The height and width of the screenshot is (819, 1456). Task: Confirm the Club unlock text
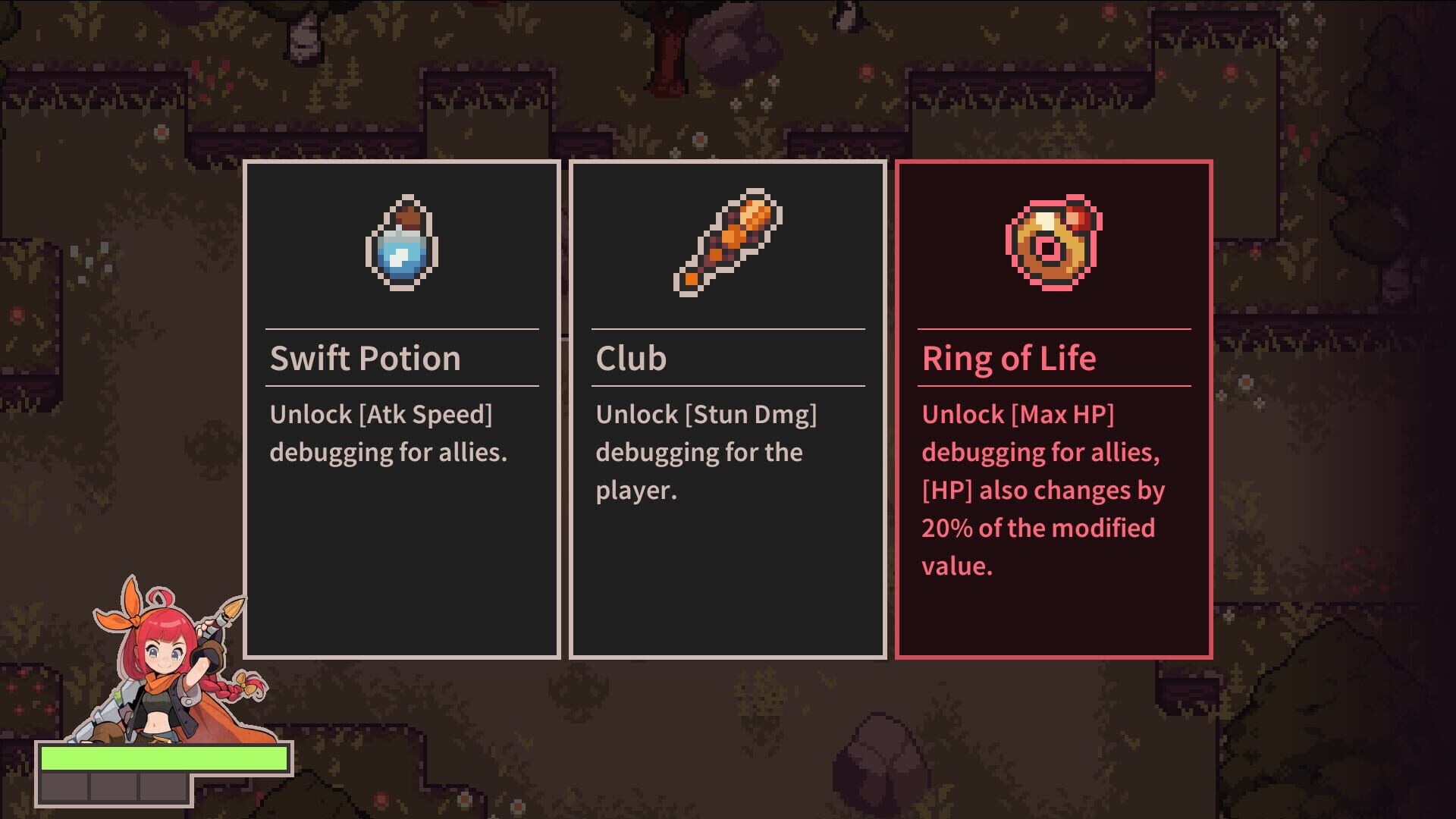[707, 451]
